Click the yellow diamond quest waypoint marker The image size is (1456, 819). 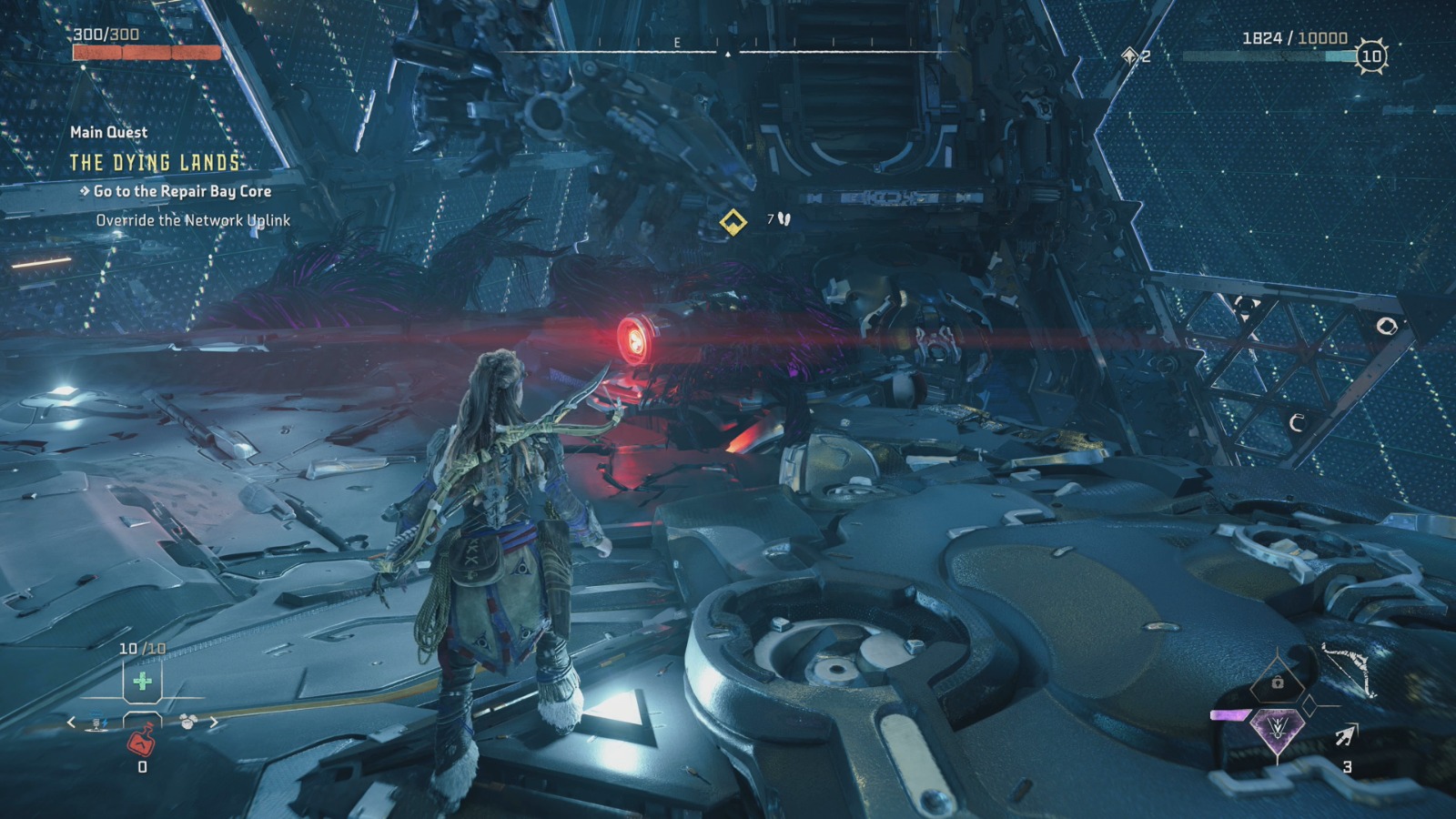(733, 221)
